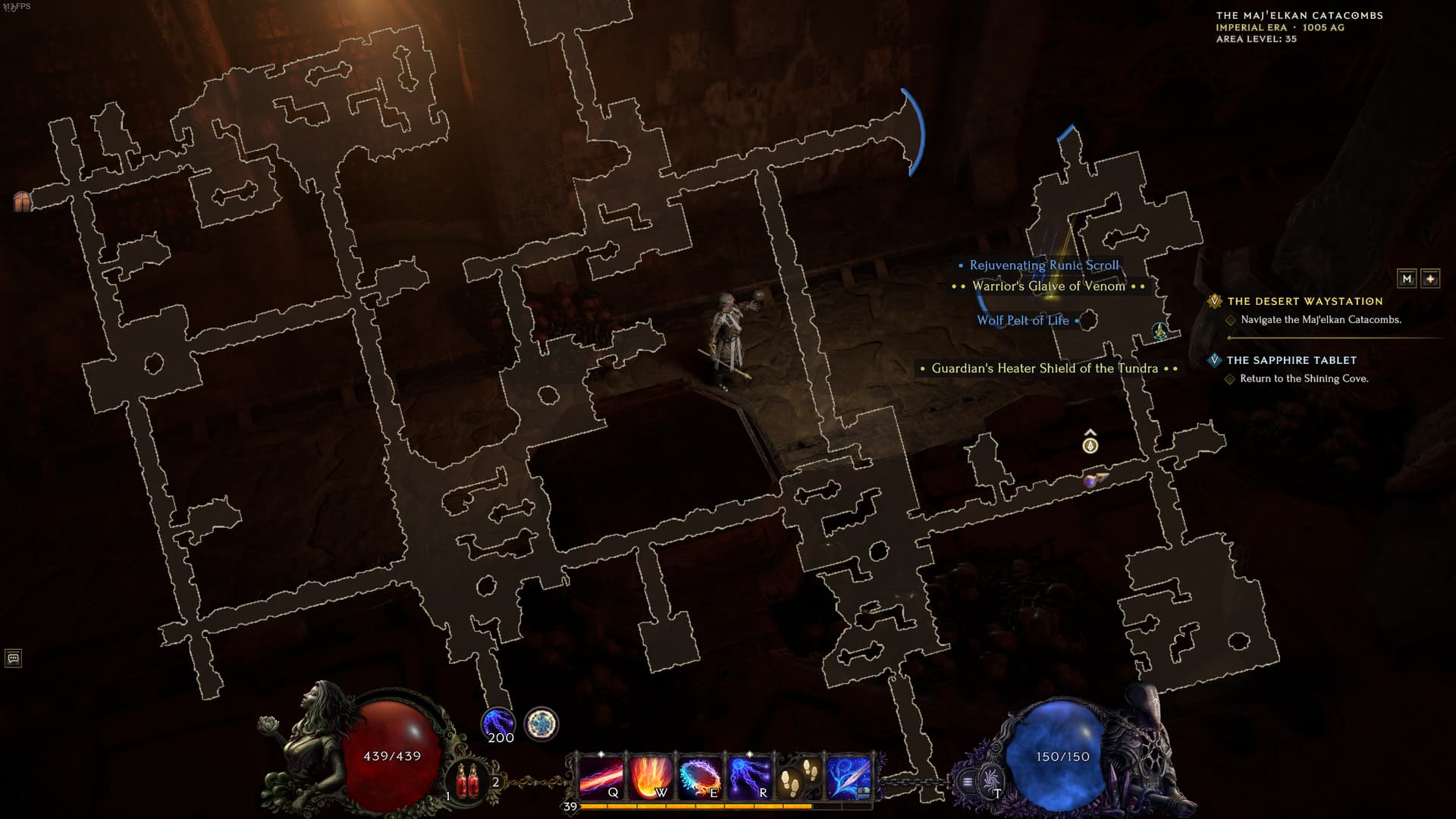Select the footprints movement slot
Viewport: 1456px width, 819px height.
coord(799,777)
